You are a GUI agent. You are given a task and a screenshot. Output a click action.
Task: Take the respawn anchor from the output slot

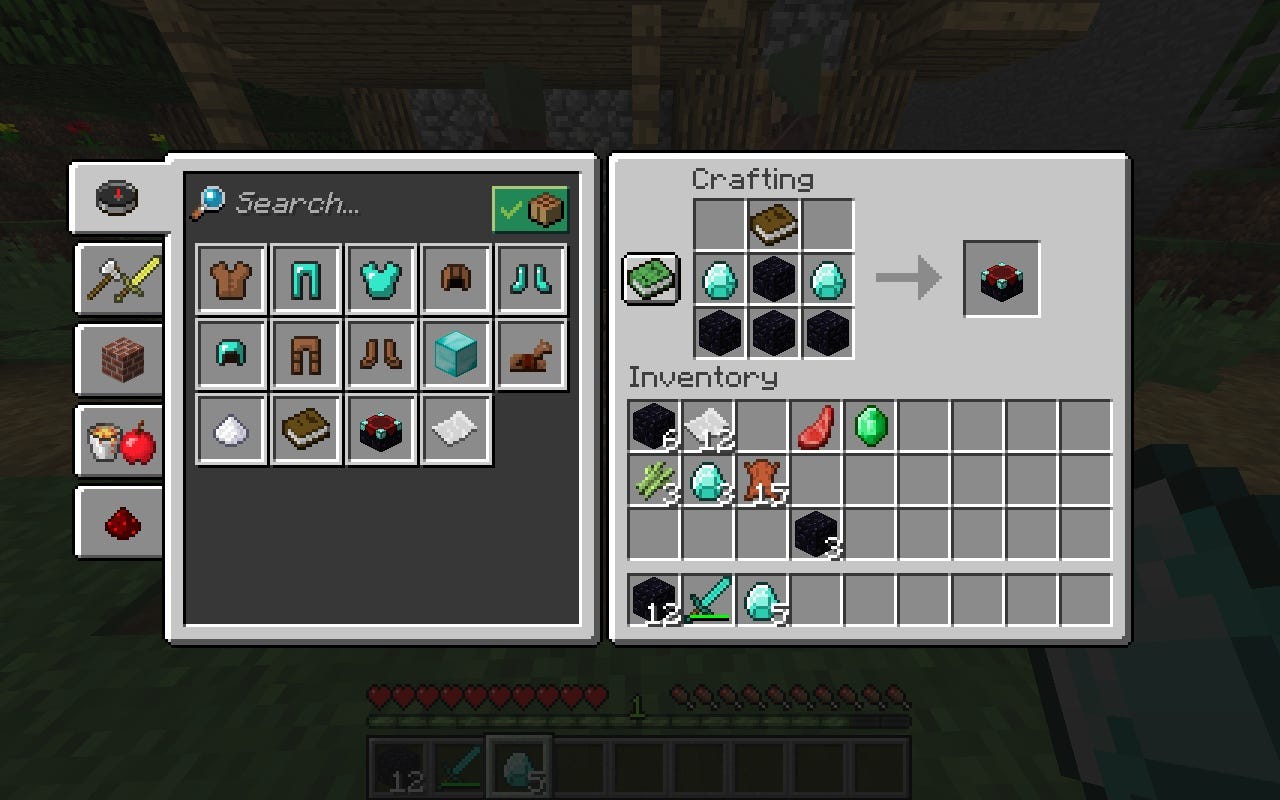(x=1002, y=280)
